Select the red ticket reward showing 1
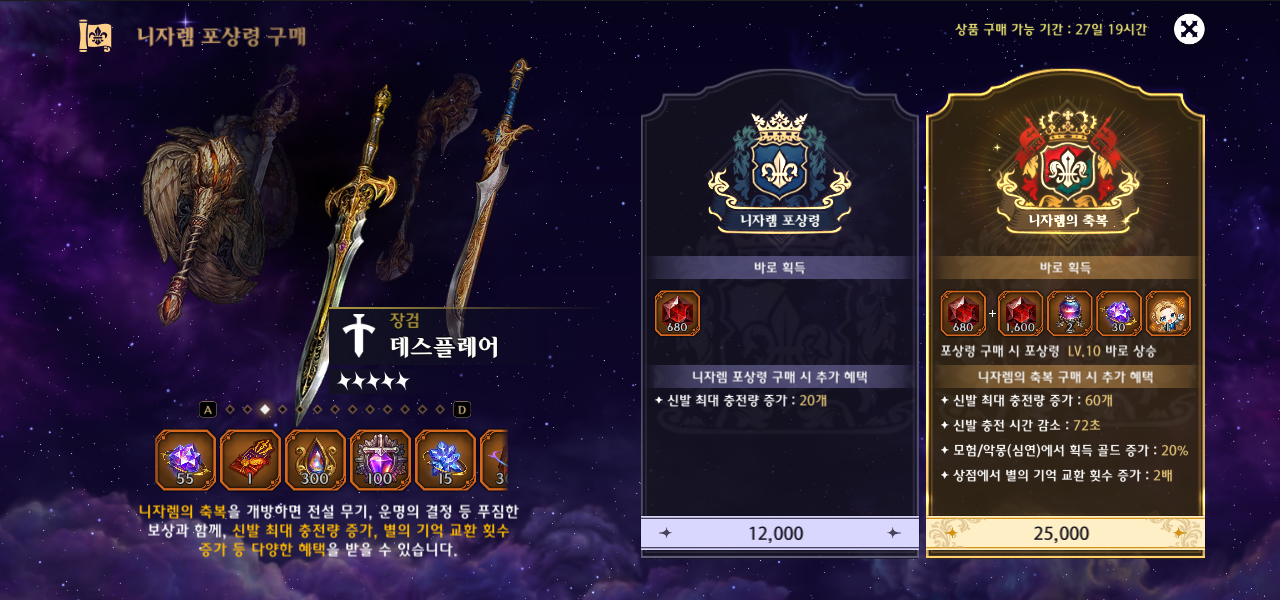1280x600 pixels. click(250, 460)
